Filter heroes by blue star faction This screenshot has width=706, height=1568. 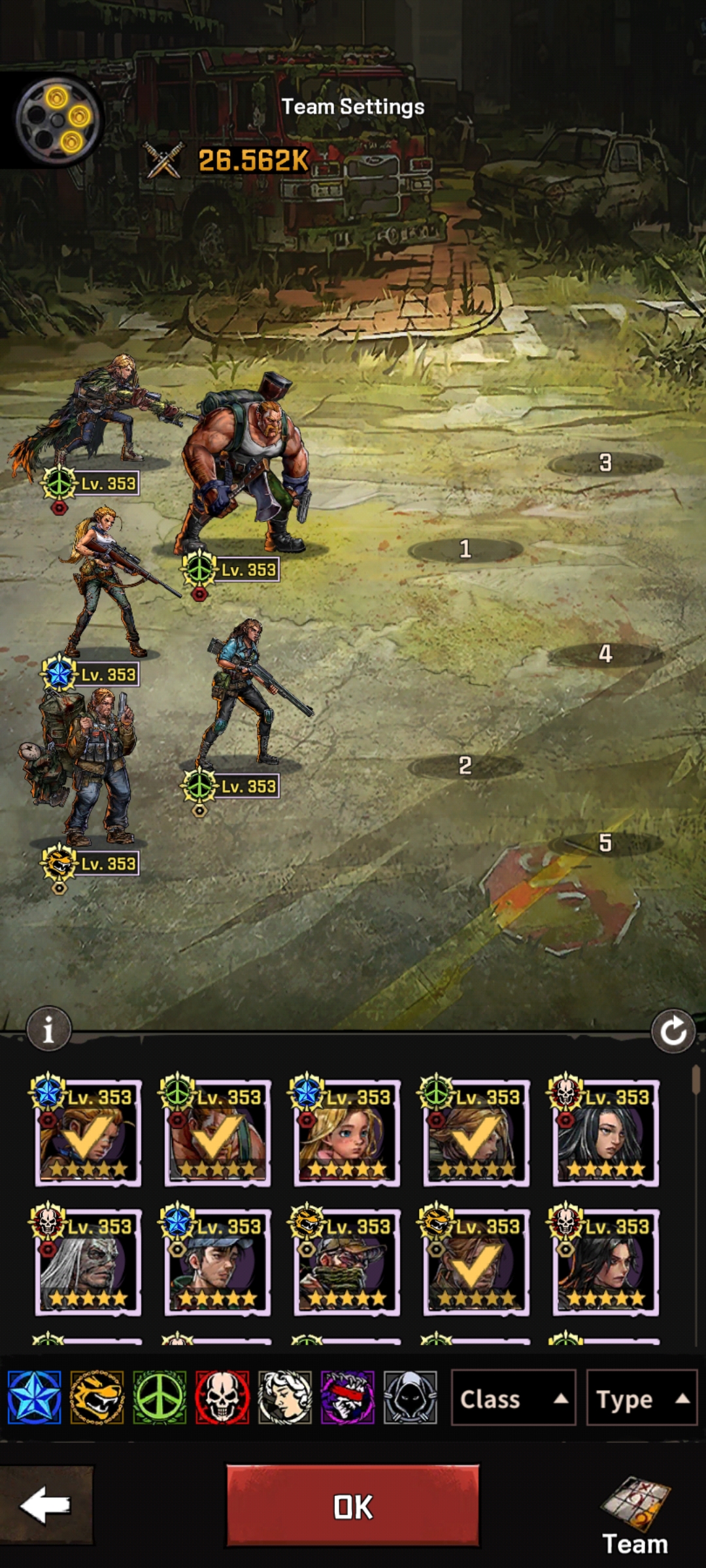35,1398
